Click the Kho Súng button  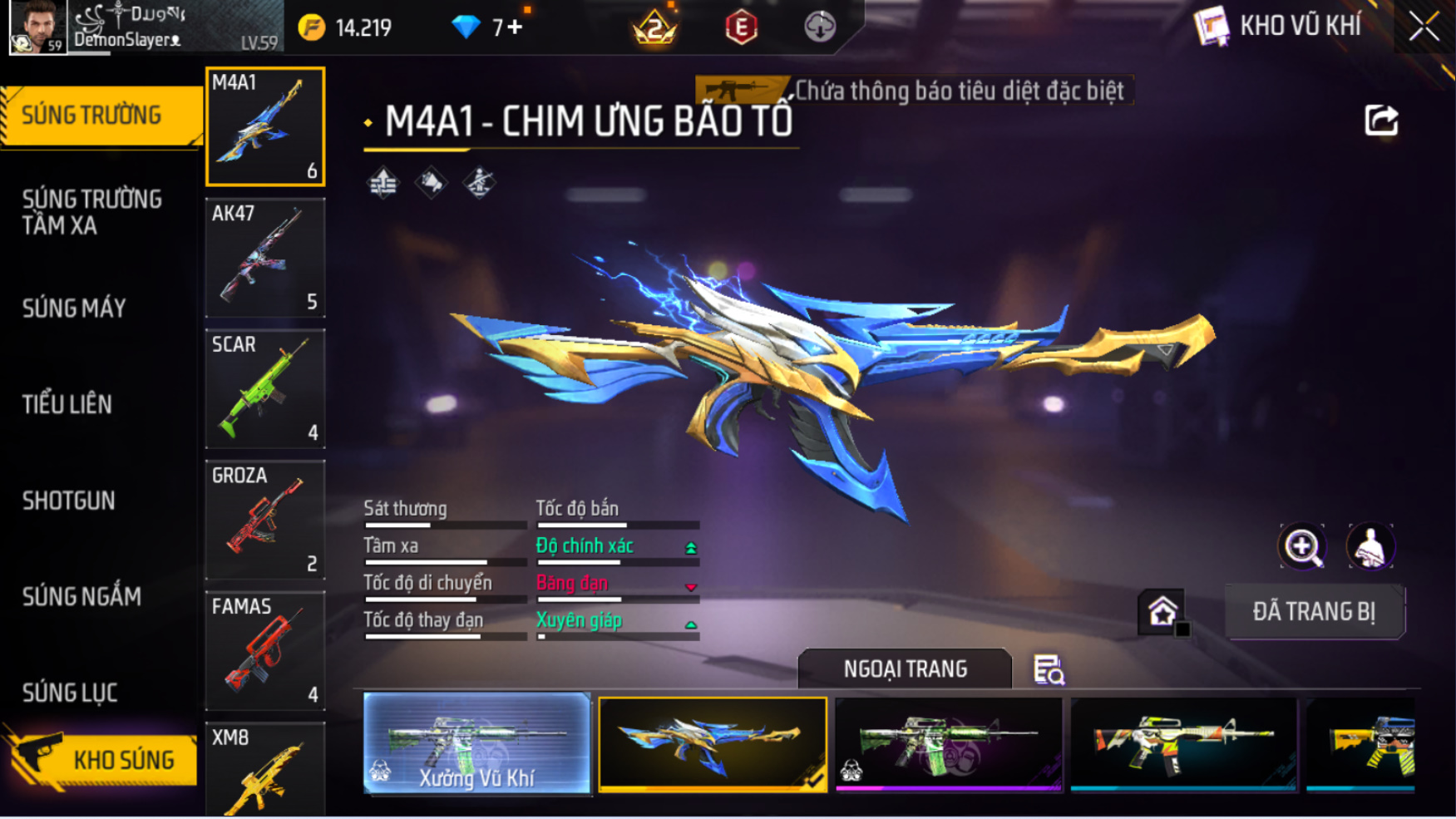[x=104, y=759]
